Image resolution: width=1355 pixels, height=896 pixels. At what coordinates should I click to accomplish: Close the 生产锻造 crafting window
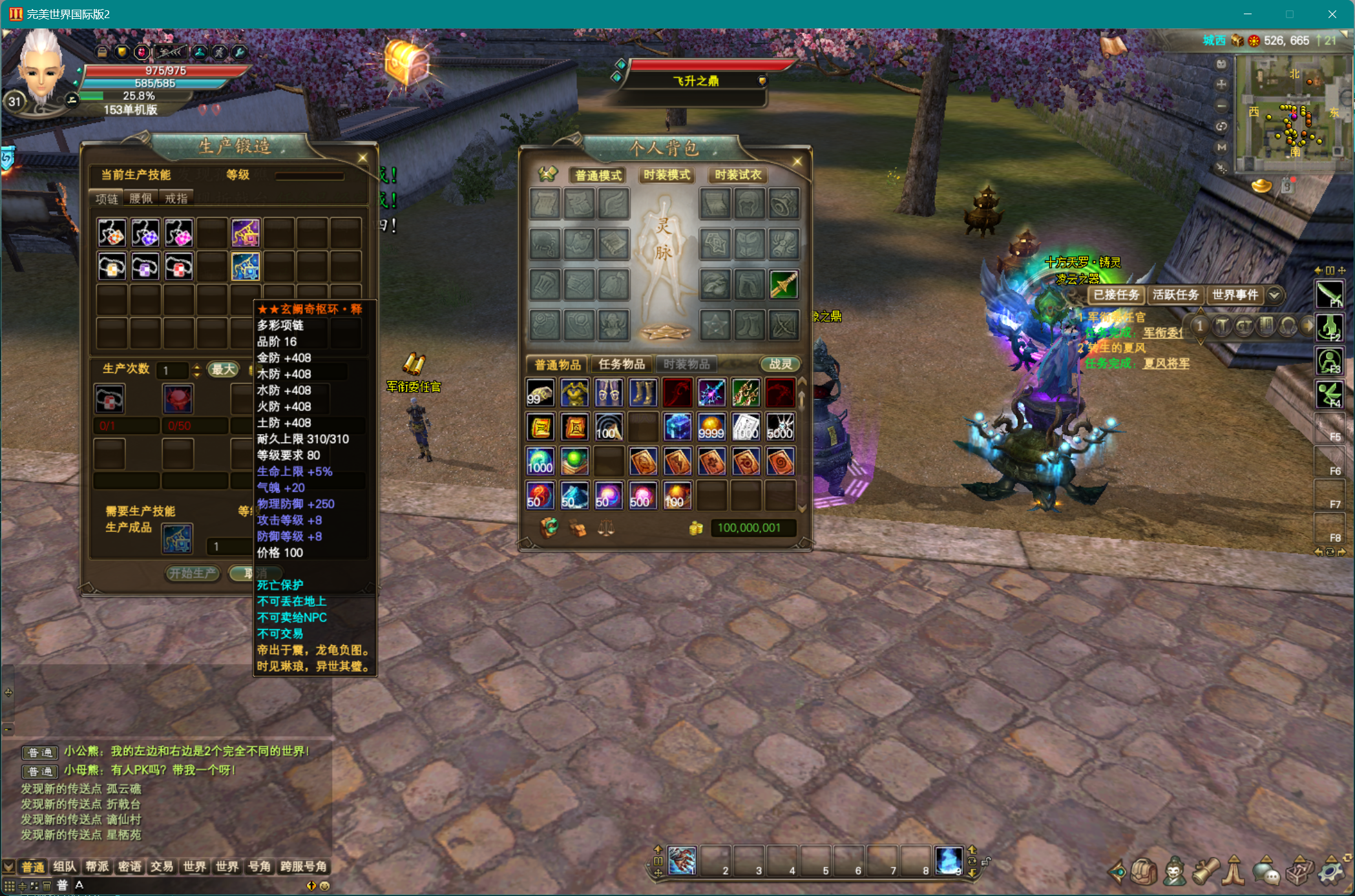click(x=362, y=158)
